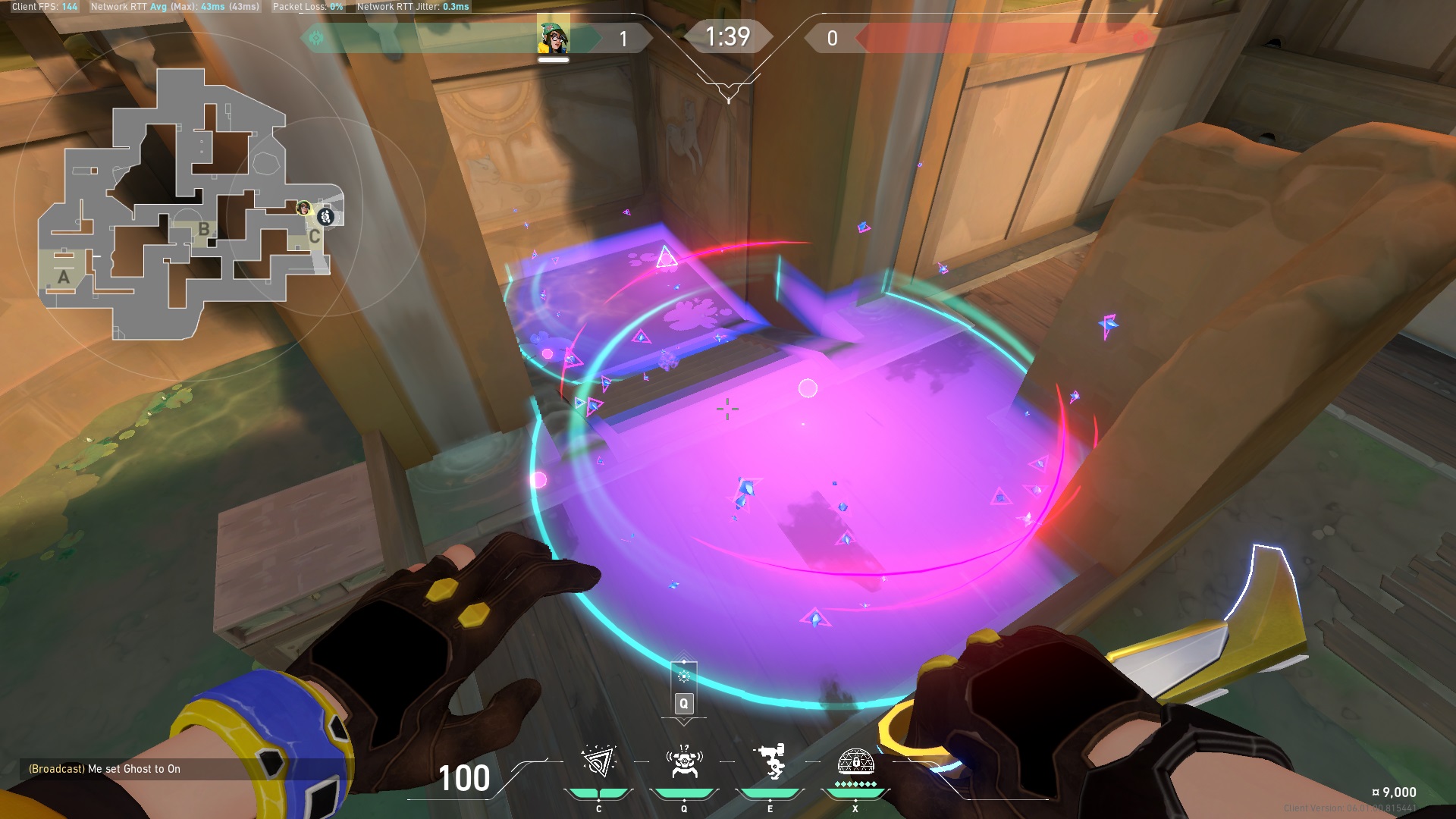The width and height of the screenshot is (1456, 819).
Task: Select the spike marker on the minimap
Action: pos(326,217)
